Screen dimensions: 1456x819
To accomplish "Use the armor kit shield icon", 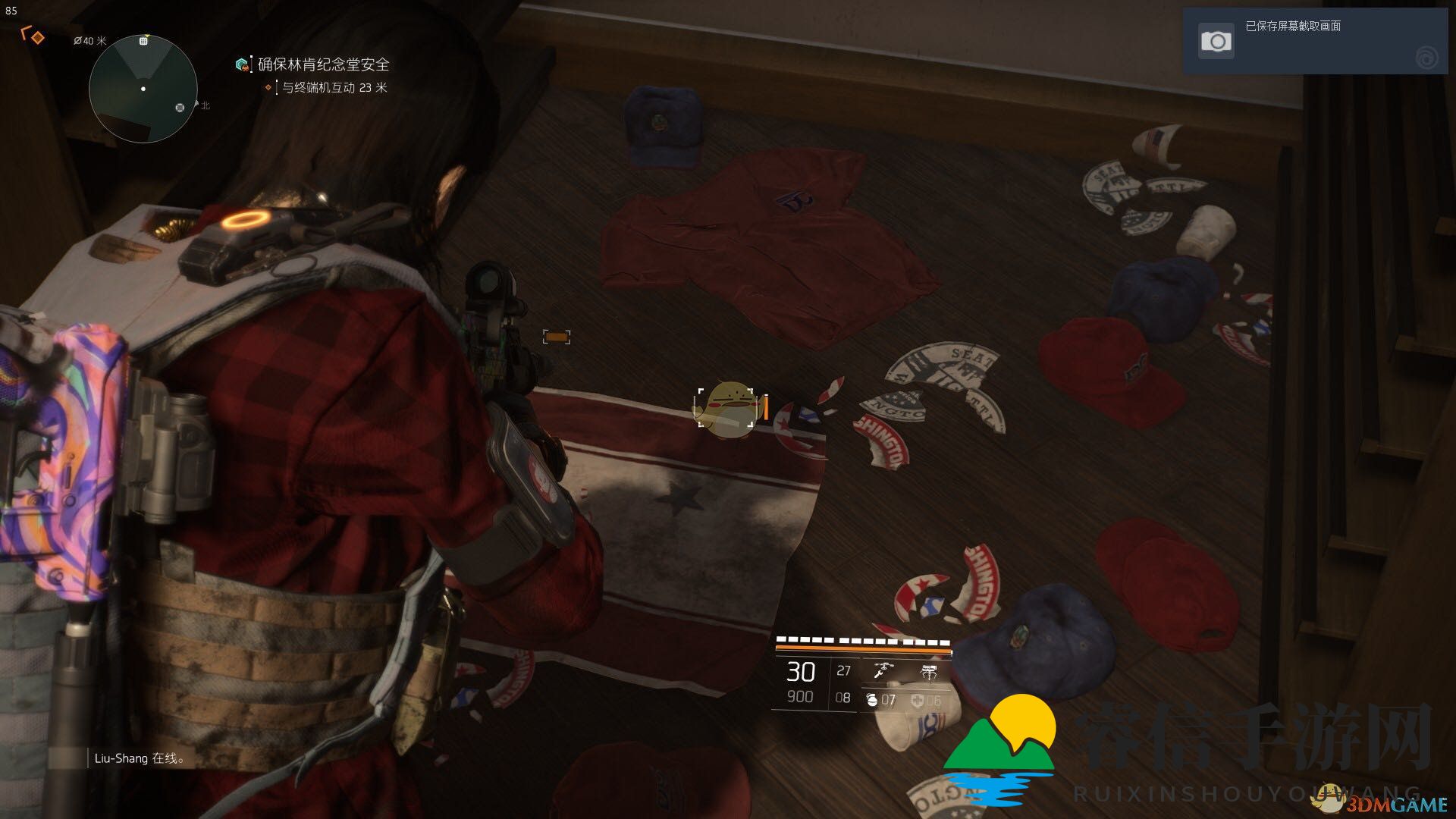I will click(x=918, y=701).
